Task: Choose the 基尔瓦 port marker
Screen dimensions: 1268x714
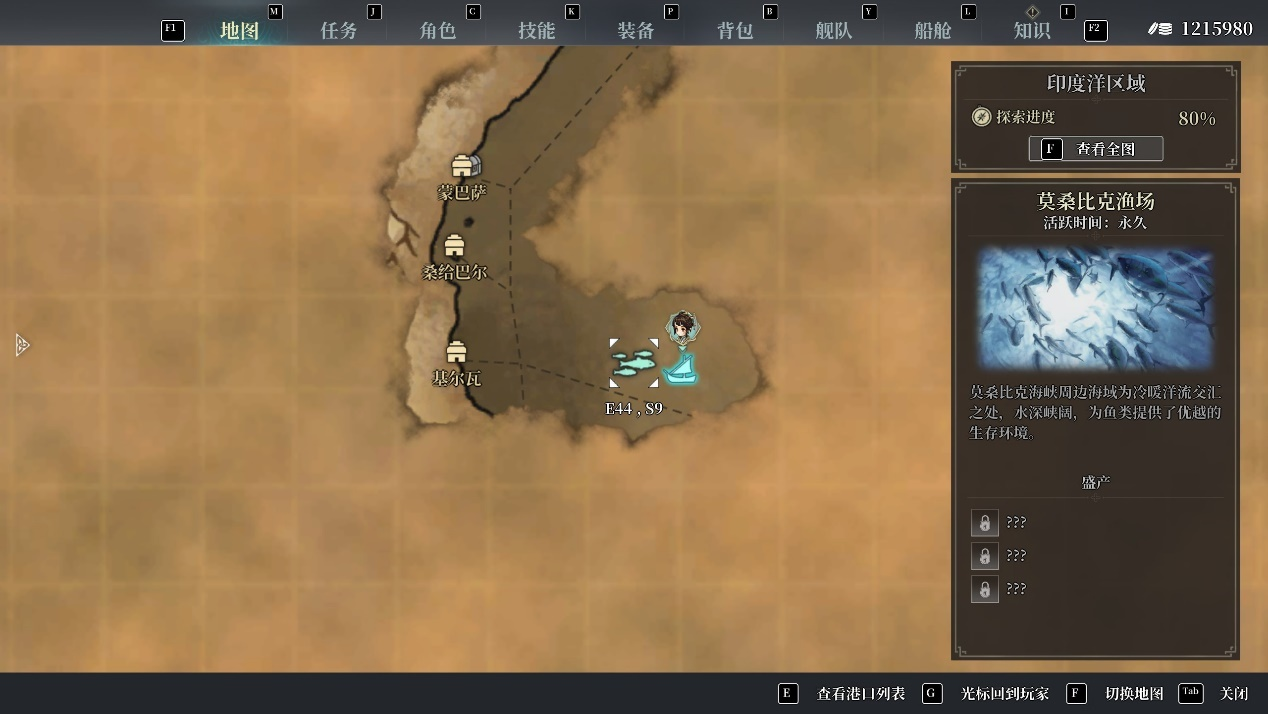Action: click(456, 352)
